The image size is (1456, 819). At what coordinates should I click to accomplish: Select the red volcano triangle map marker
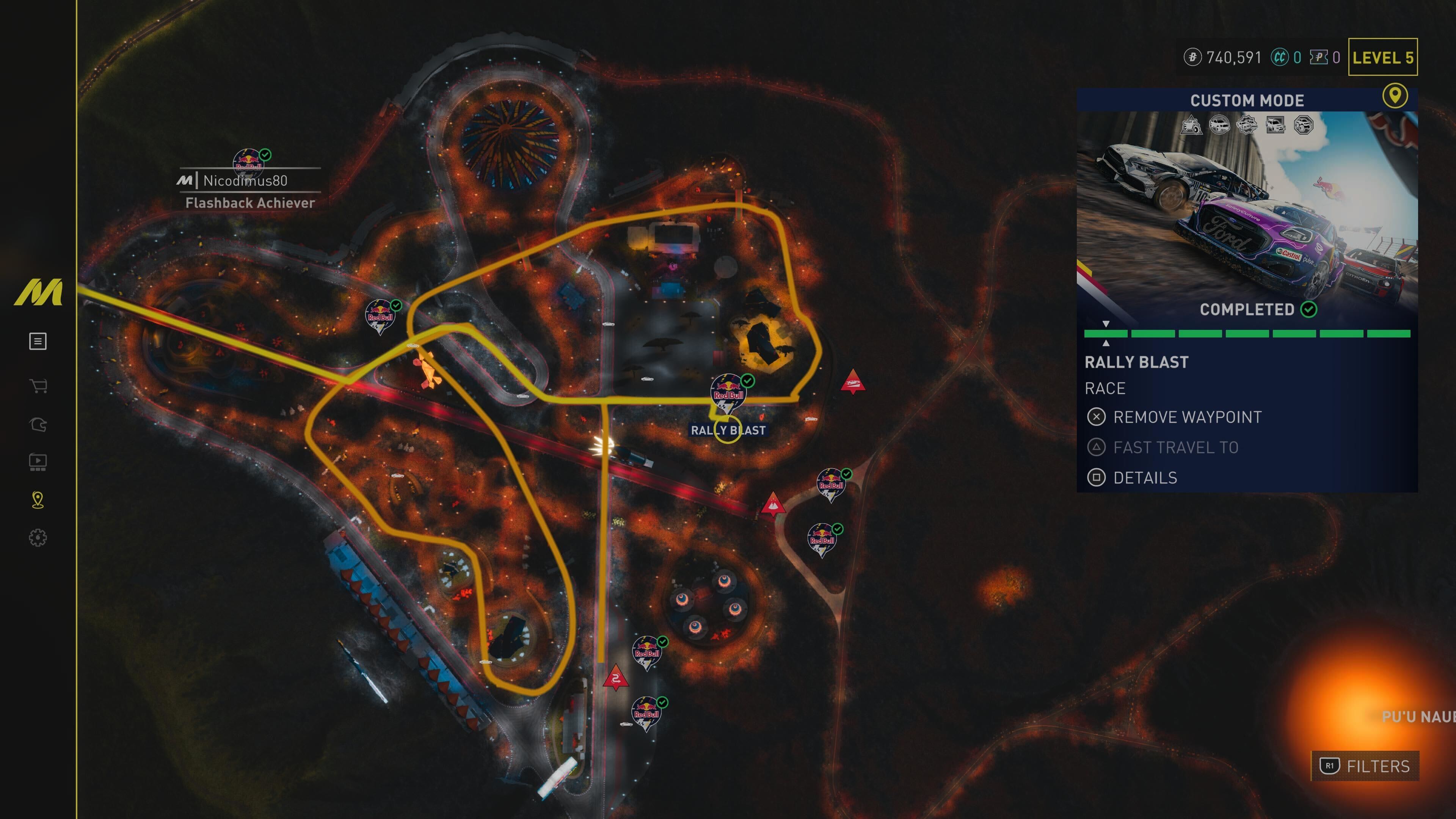coord(773,504)
